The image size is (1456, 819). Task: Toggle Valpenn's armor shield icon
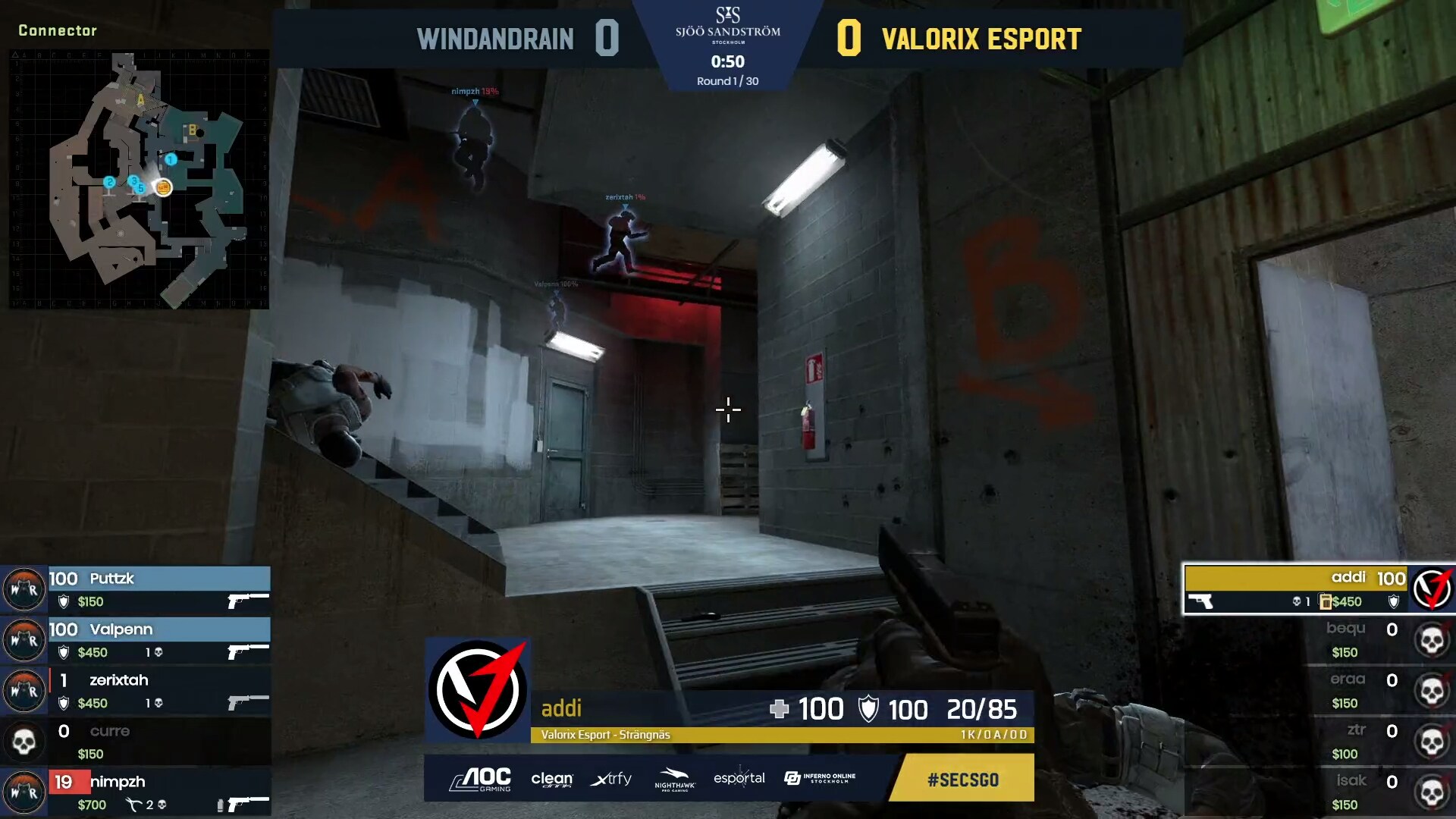[64, 652]
